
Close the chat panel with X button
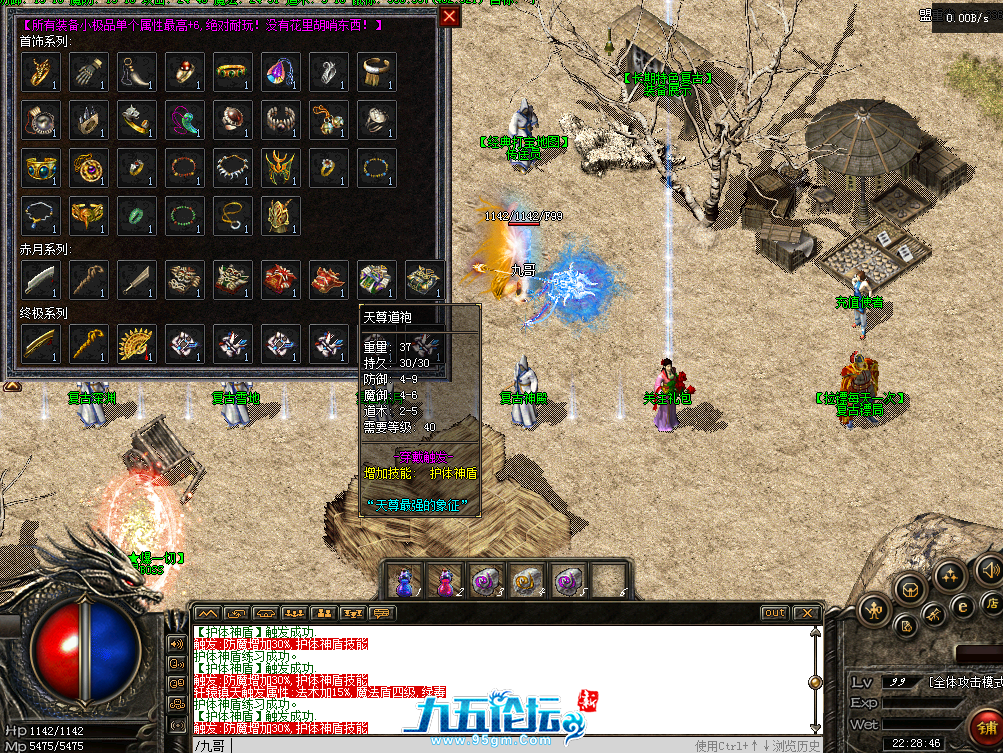(x=806, y=613)
